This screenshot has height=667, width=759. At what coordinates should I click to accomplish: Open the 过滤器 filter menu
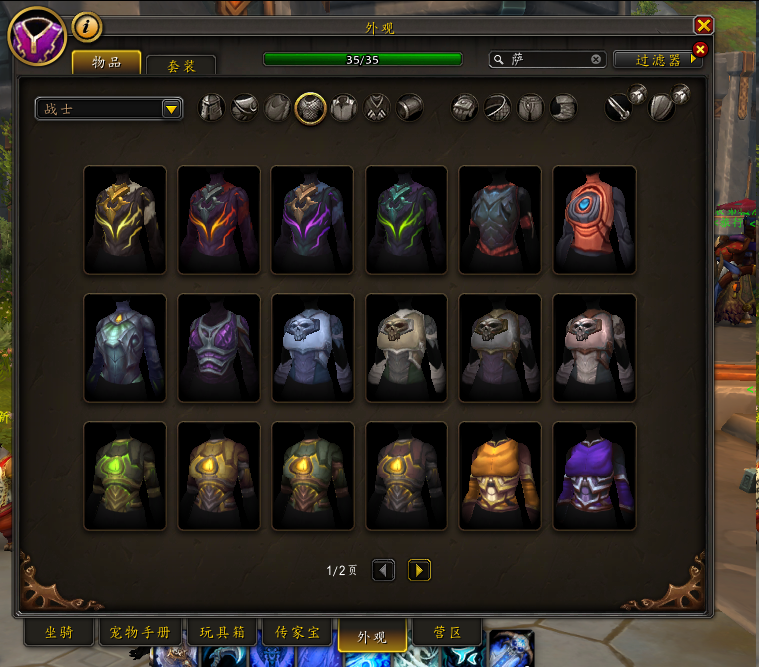(658, 60)
